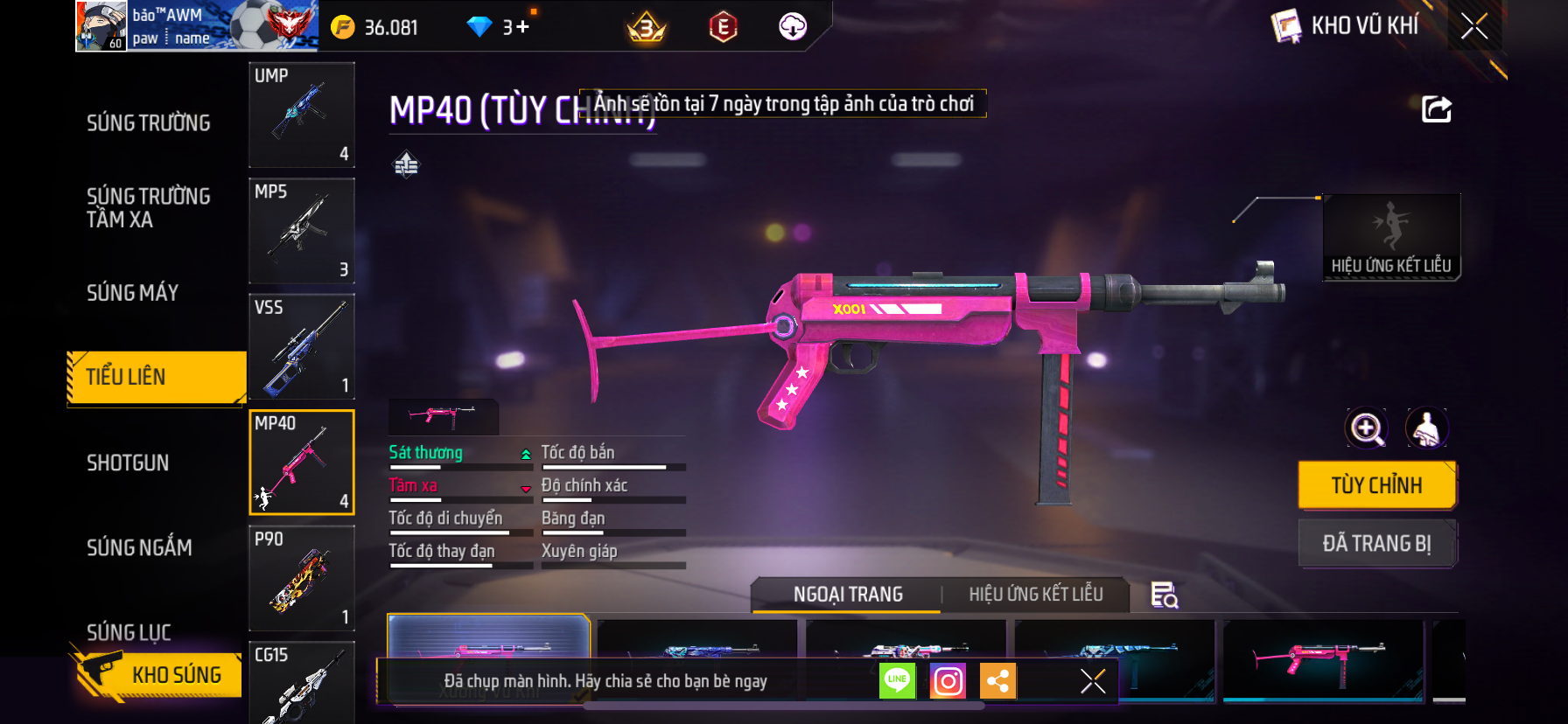This screenshot has width=1568, height=724.
Task: Select the P90 weapon tile
Action: (302, 578)
